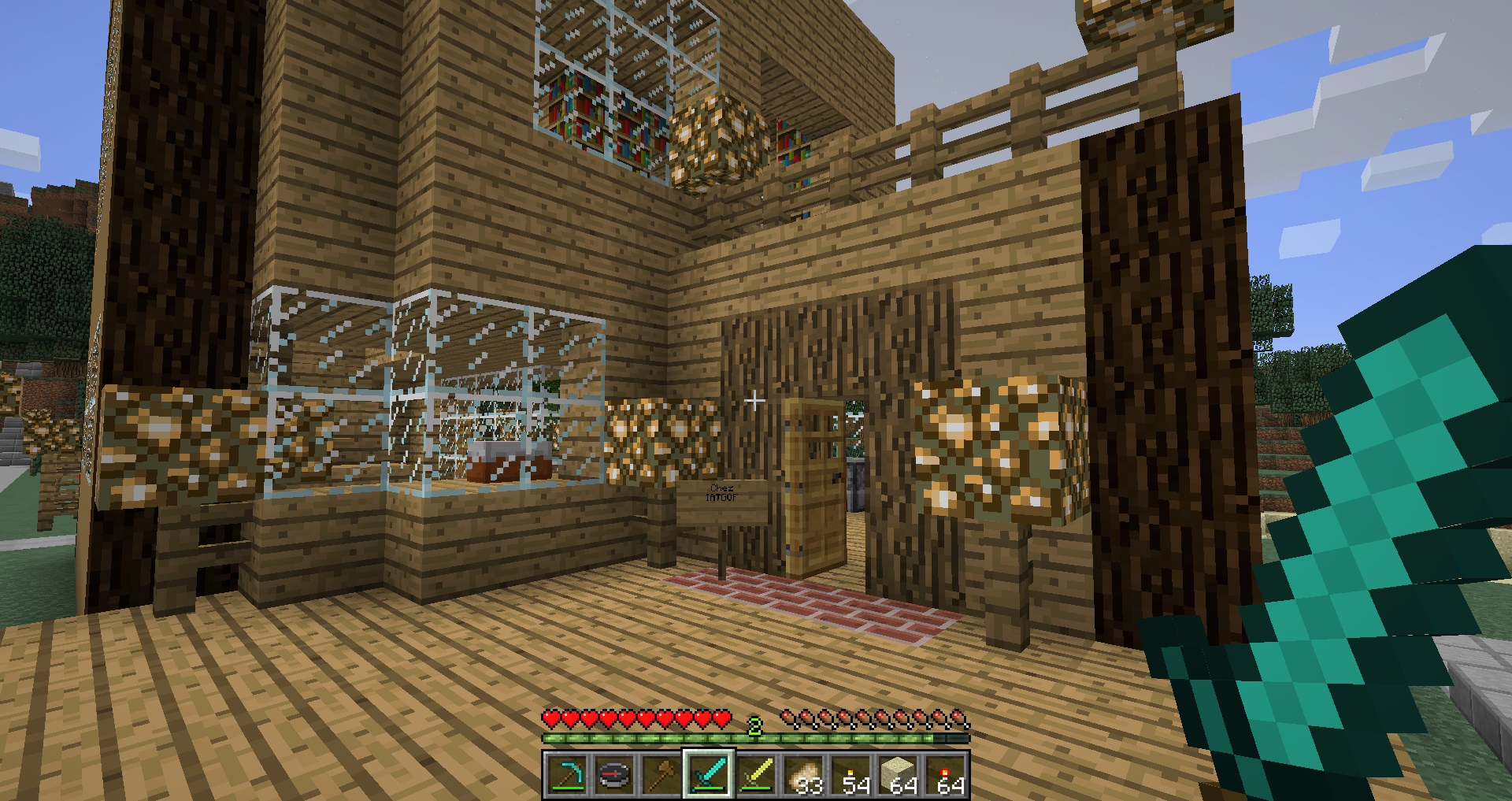Select the diamond pickaxe hotbar slot
The height and width of the screenshot is (801, 1512).
[567, 775]
